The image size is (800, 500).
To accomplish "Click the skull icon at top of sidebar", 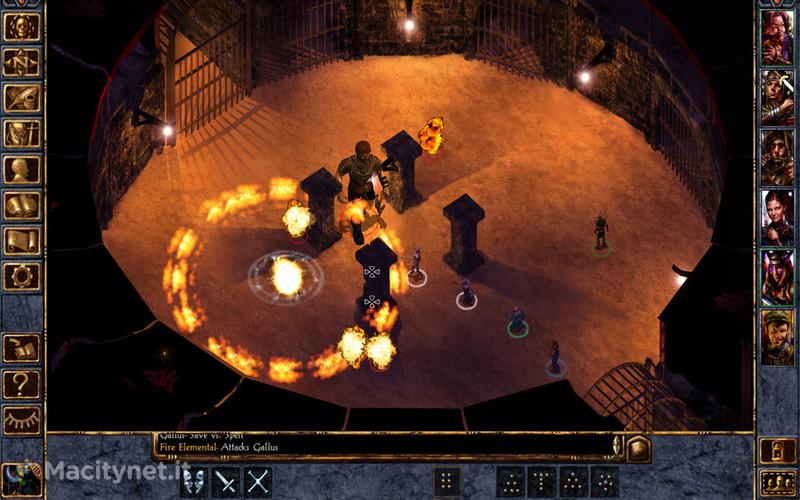I will click(21, 27).
